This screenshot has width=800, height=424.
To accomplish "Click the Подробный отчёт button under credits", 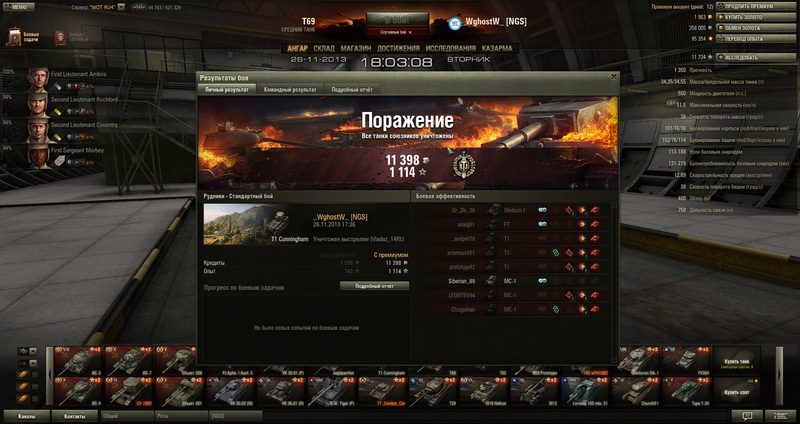I will 374,286.
